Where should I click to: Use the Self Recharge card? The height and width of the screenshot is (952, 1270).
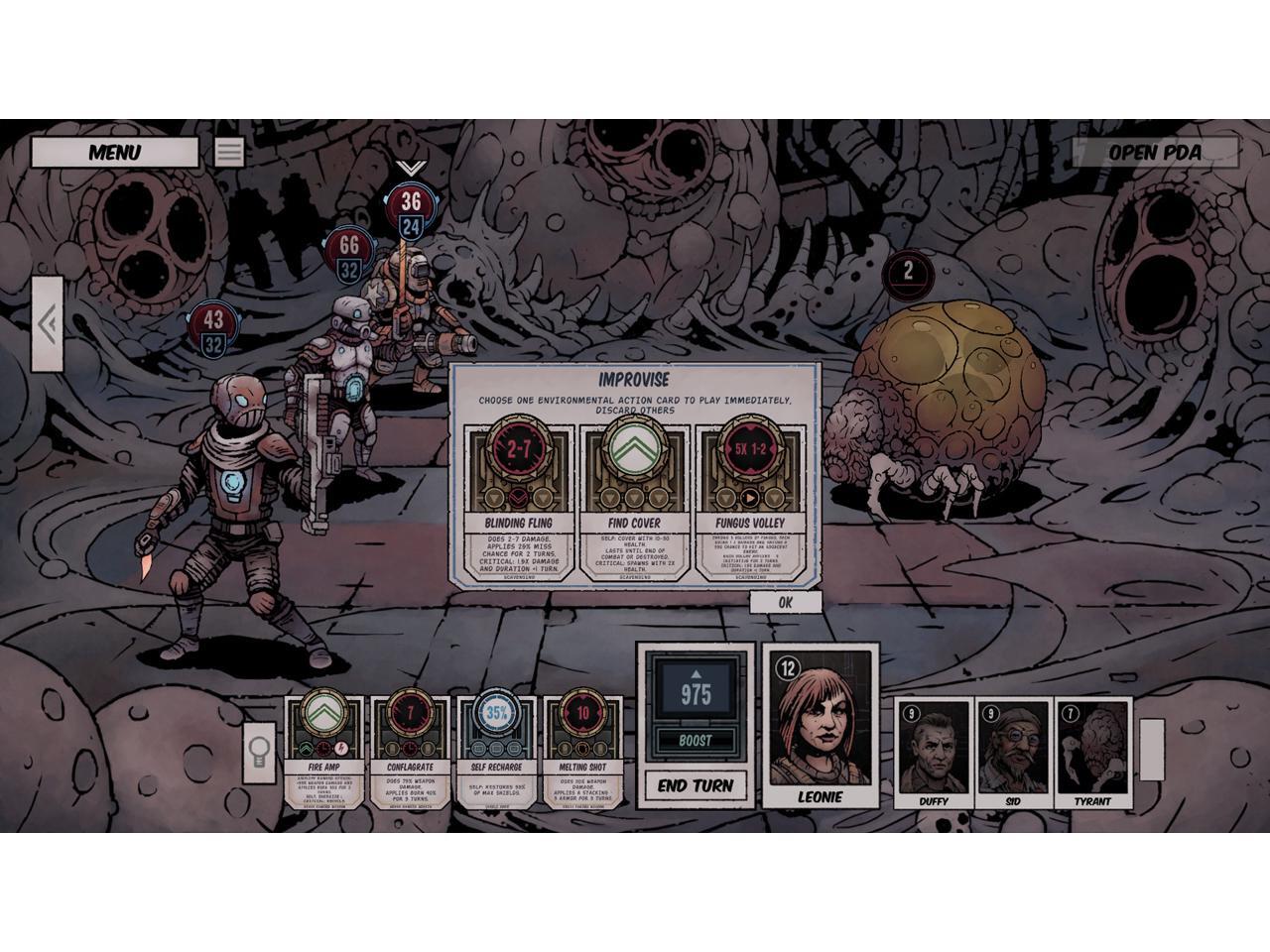[x=496, y=753]
